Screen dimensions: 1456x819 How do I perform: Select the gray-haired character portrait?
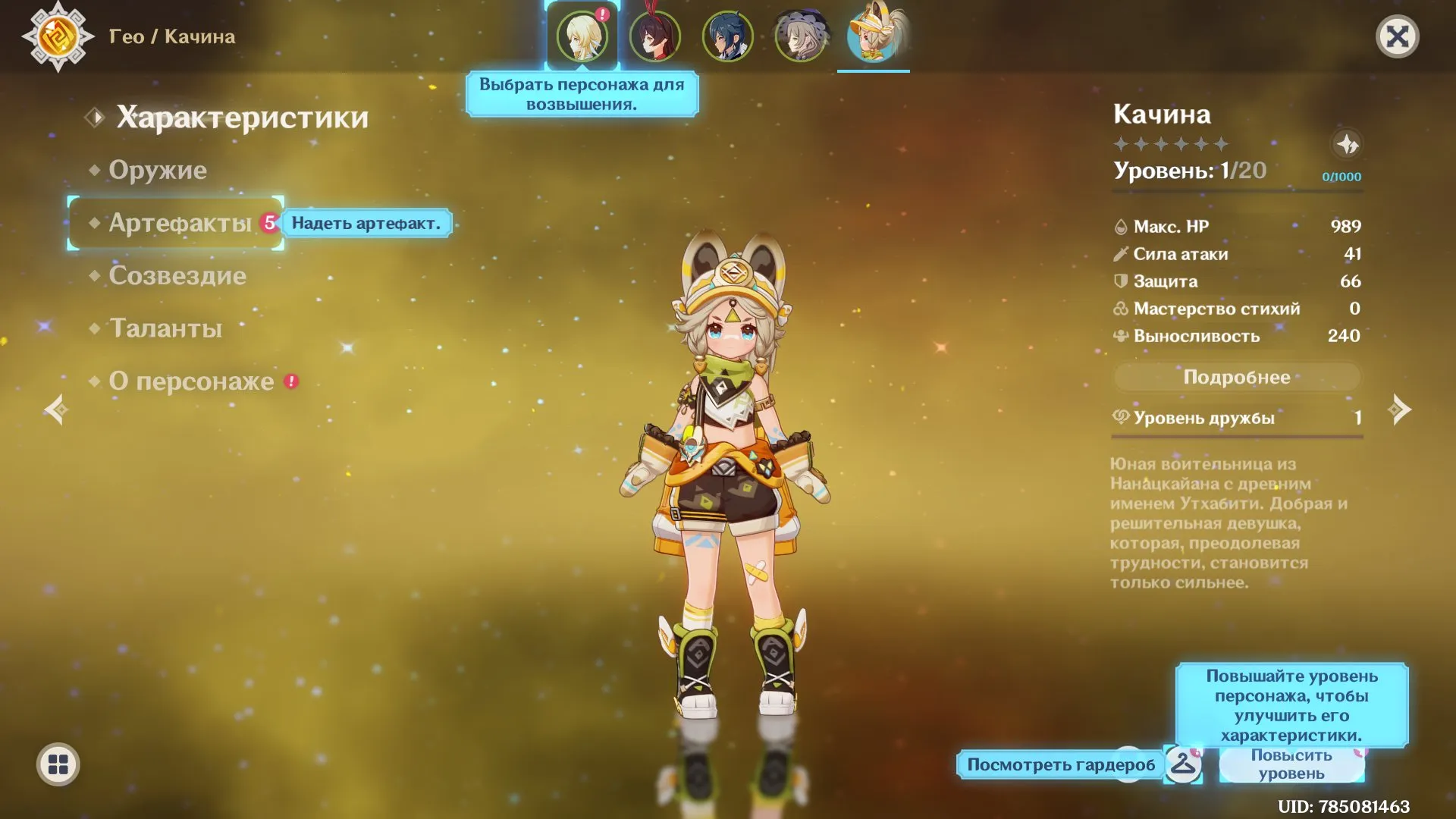click(x=801, y=36)
